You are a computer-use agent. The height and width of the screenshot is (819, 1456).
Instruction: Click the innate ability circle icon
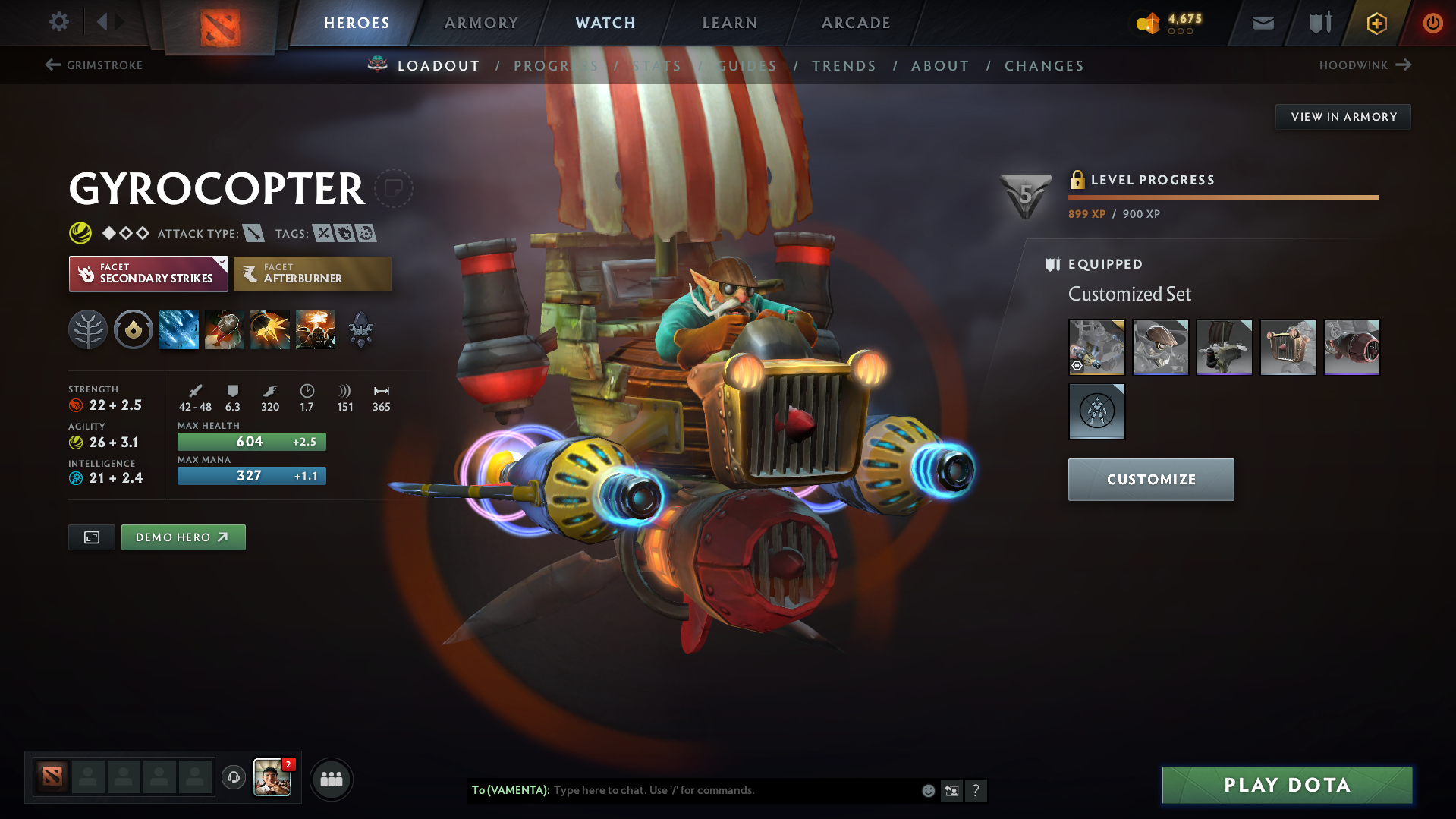[x=133, y=329]
